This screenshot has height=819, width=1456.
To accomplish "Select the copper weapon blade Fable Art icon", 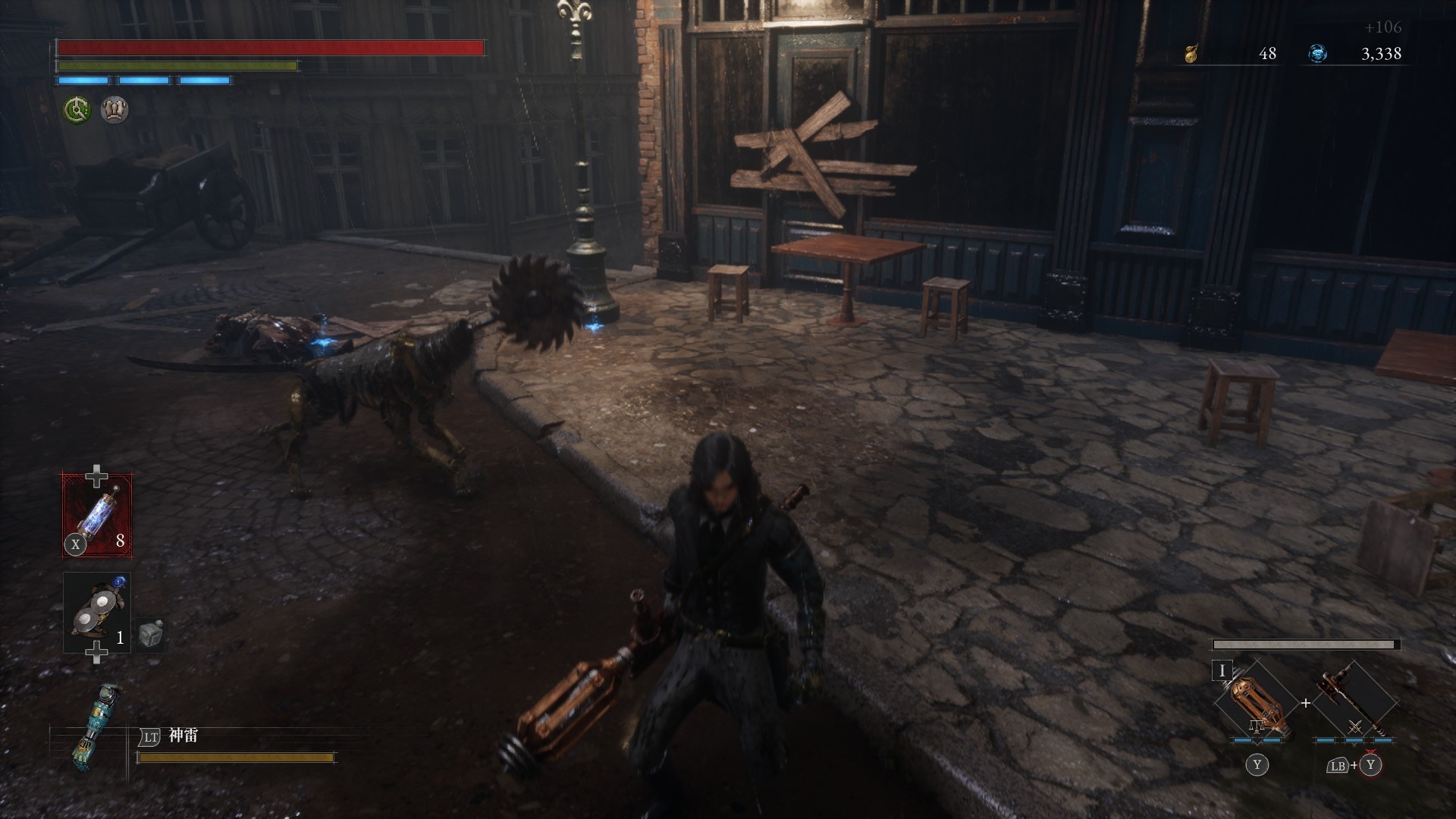I will (x=1254, y=704).
